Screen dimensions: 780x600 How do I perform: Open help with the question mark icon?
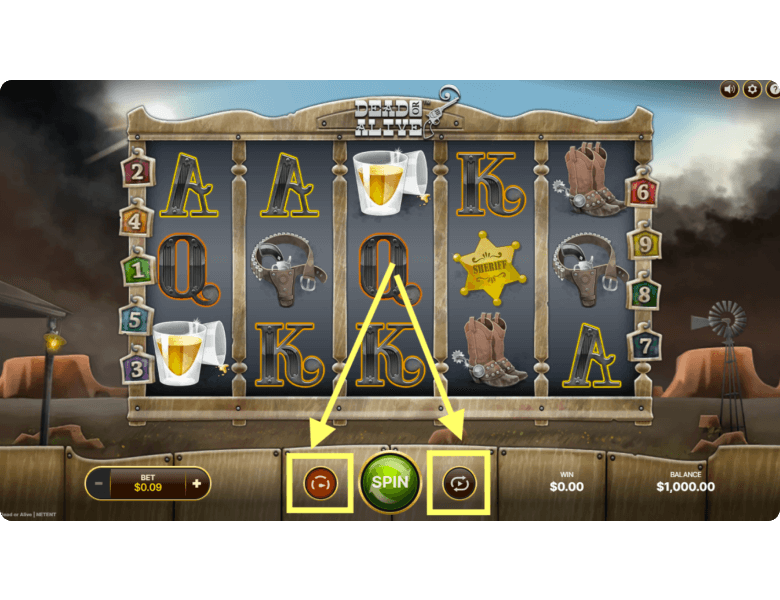tap(773, 89)
